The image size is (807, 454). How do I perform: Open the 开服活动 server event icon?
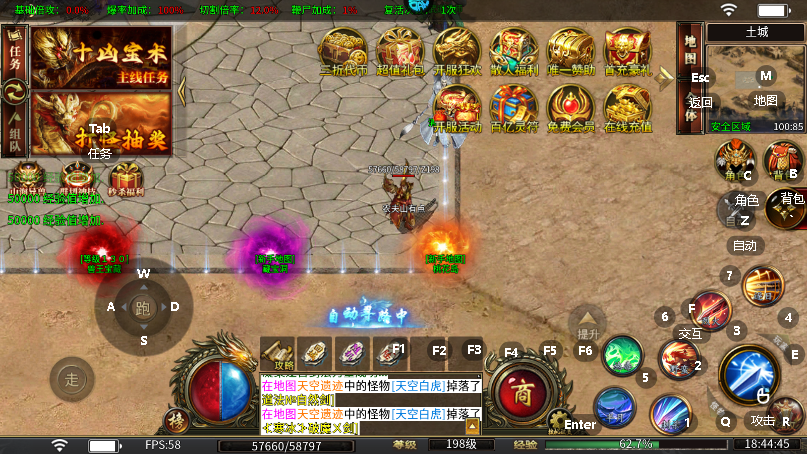[x=457, y=108]
